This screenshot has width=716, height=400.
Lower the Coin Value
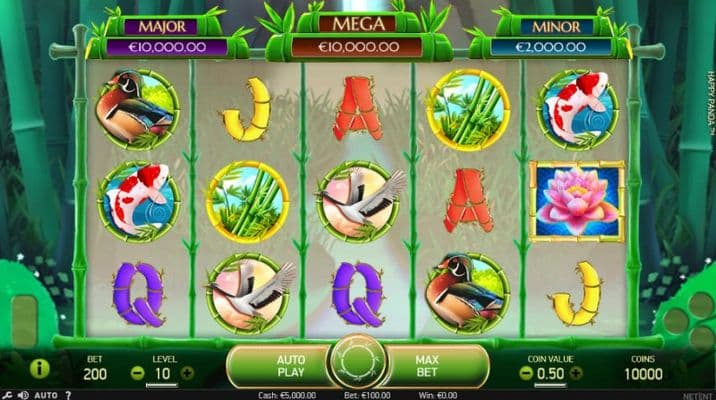pyautogui.click(x=526, y=373)
